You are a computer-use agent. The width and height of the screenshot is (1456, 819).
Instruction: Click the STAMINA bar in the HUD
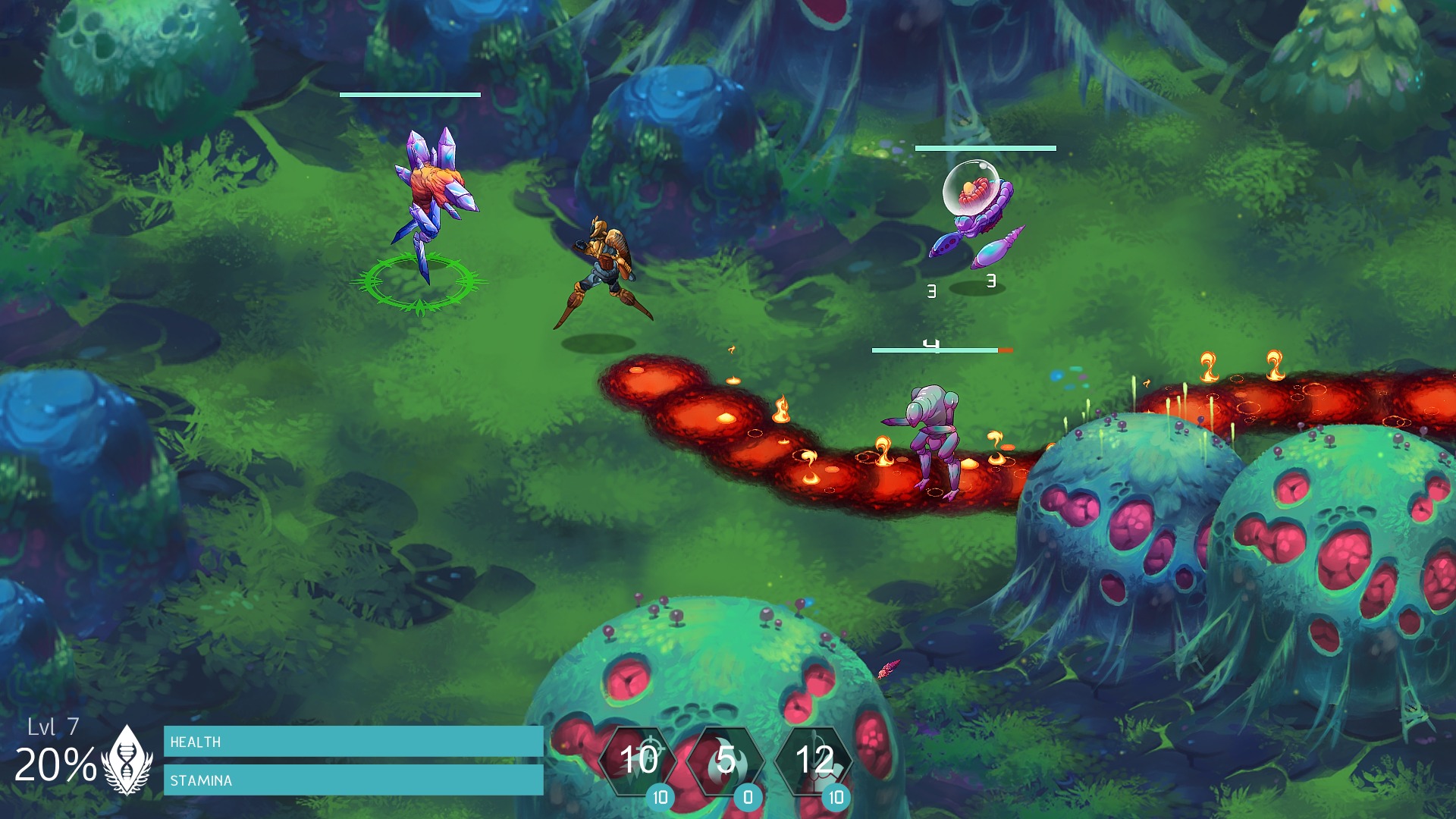(x=353, y=779)
